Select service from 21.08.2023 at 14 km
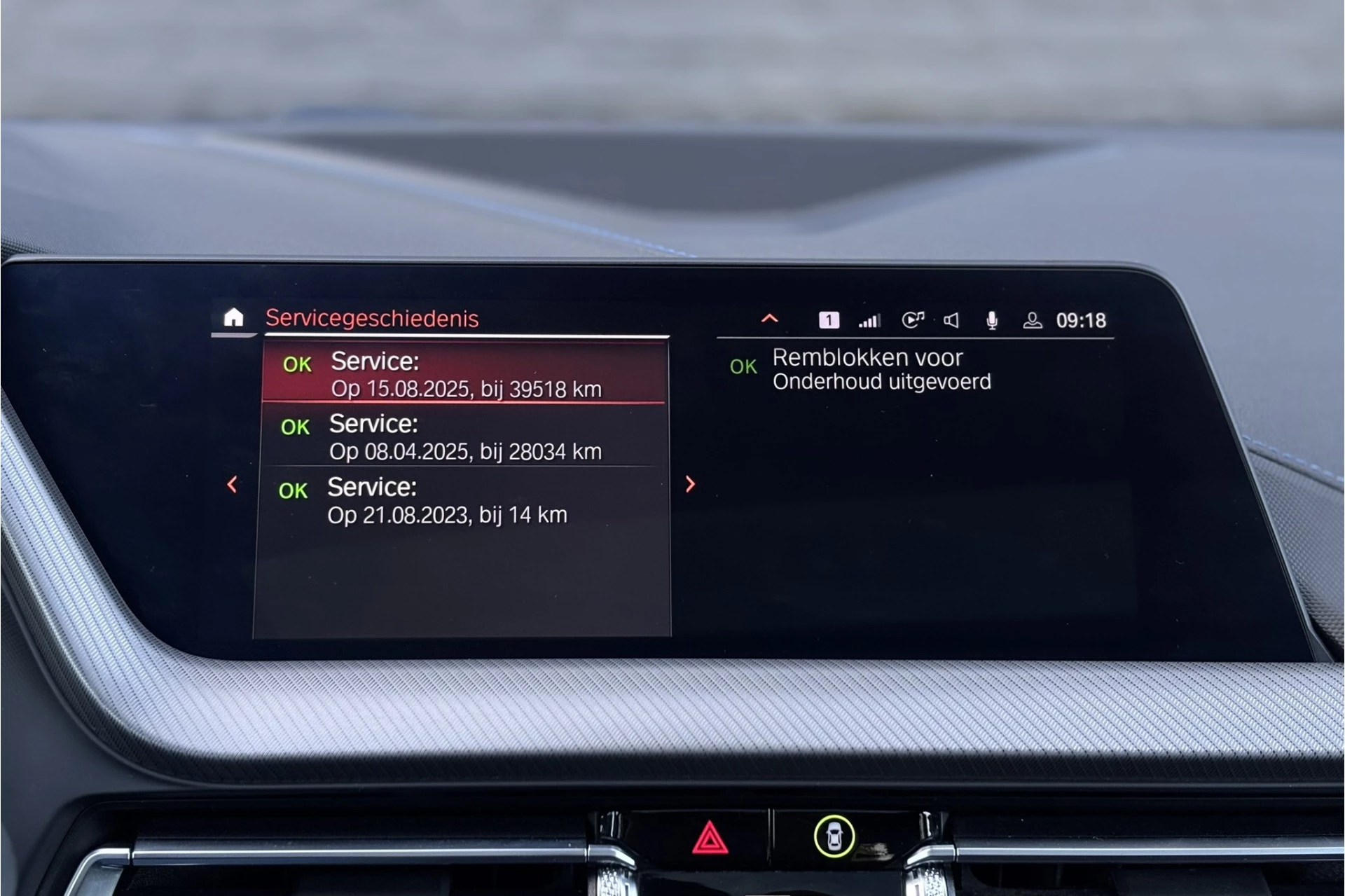Viewport: 1345px width, 896px height. [448, 499]
